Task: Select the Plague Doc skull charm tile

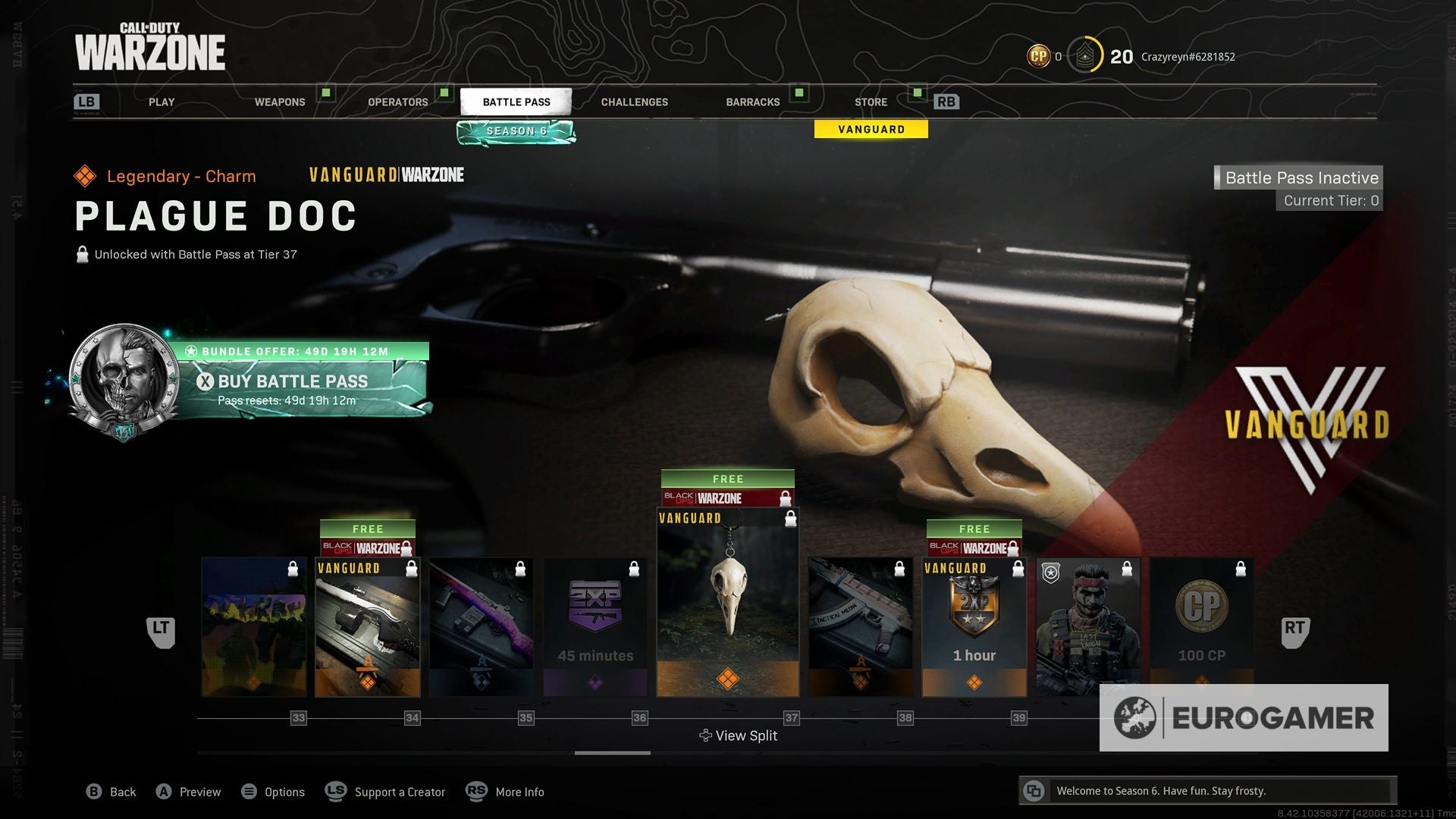Action: (x=727, y=603)
